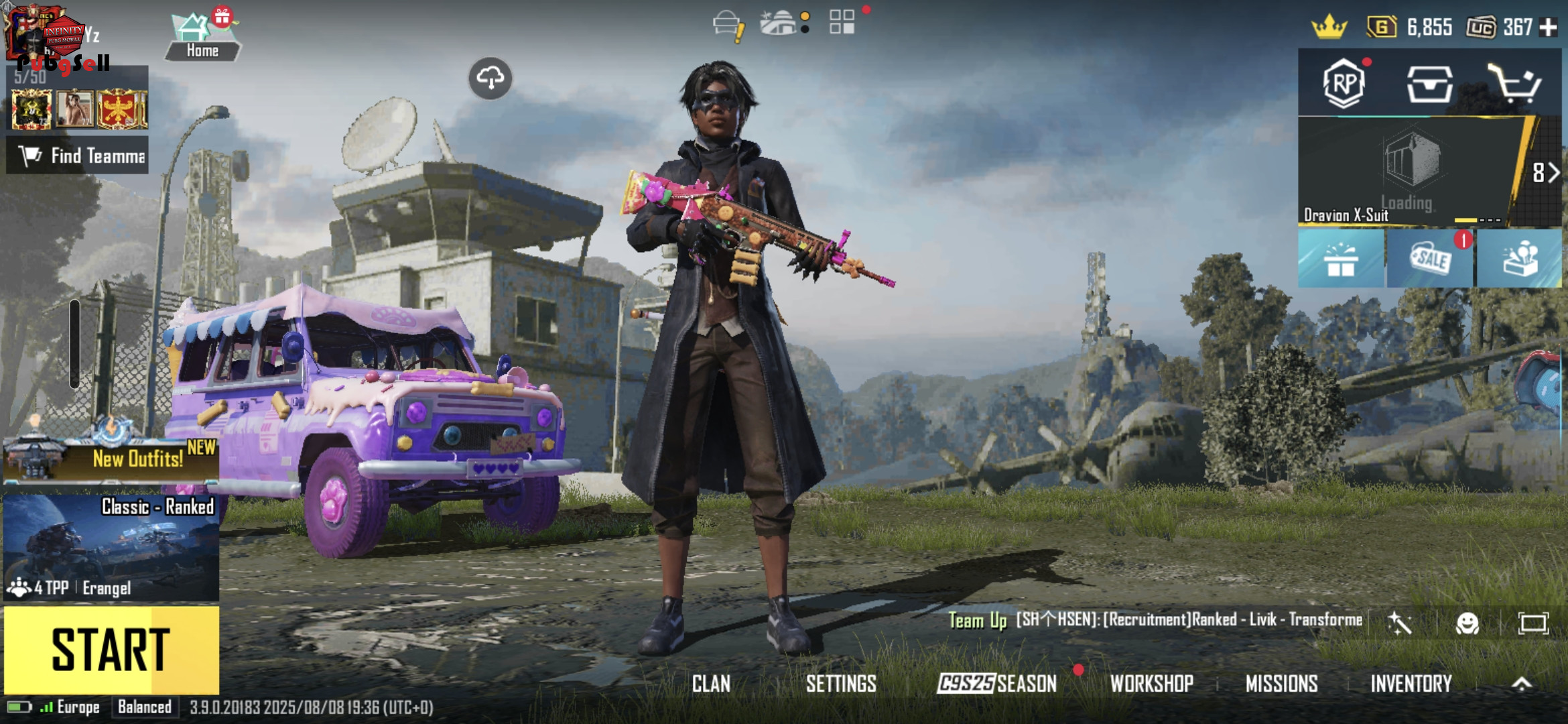The image size is (1568, 724).
Task: Open the MISSIONS menu
Action: 1281,684
